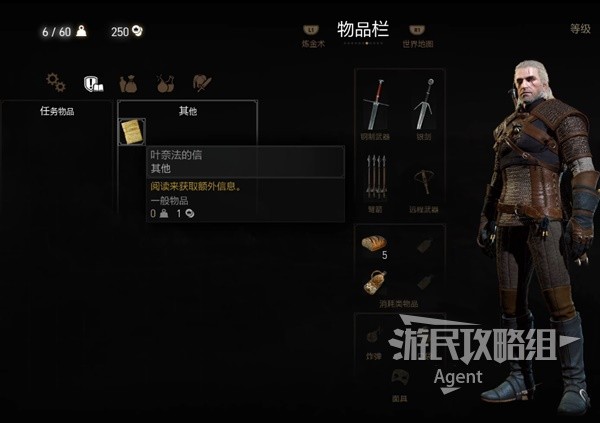This screenshot has height=423, width=600.
Task: Select the letter item in the Other section
Action: point(131,131)
